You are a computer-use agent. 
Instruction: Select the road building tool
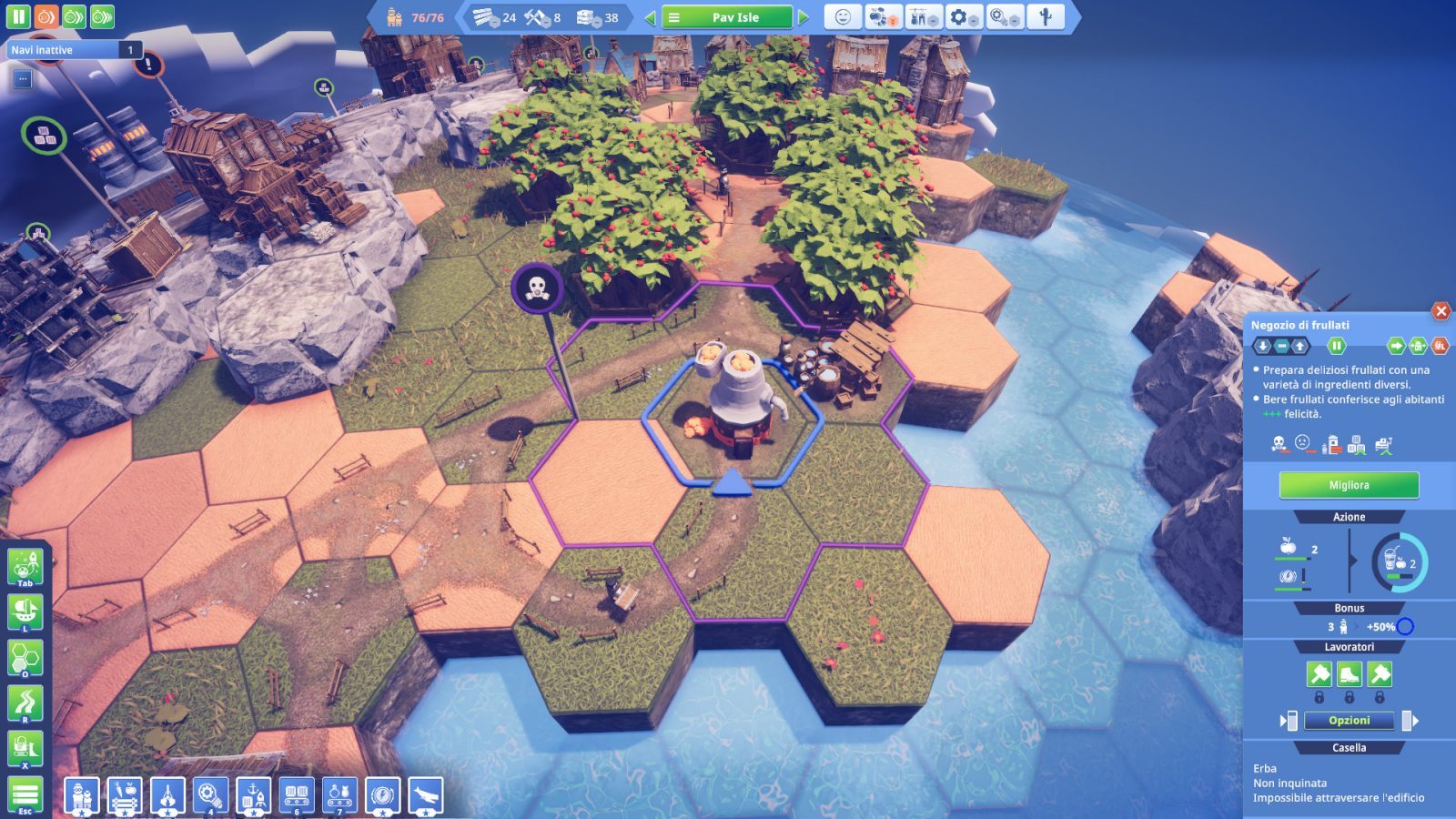(x=25, y=703)
